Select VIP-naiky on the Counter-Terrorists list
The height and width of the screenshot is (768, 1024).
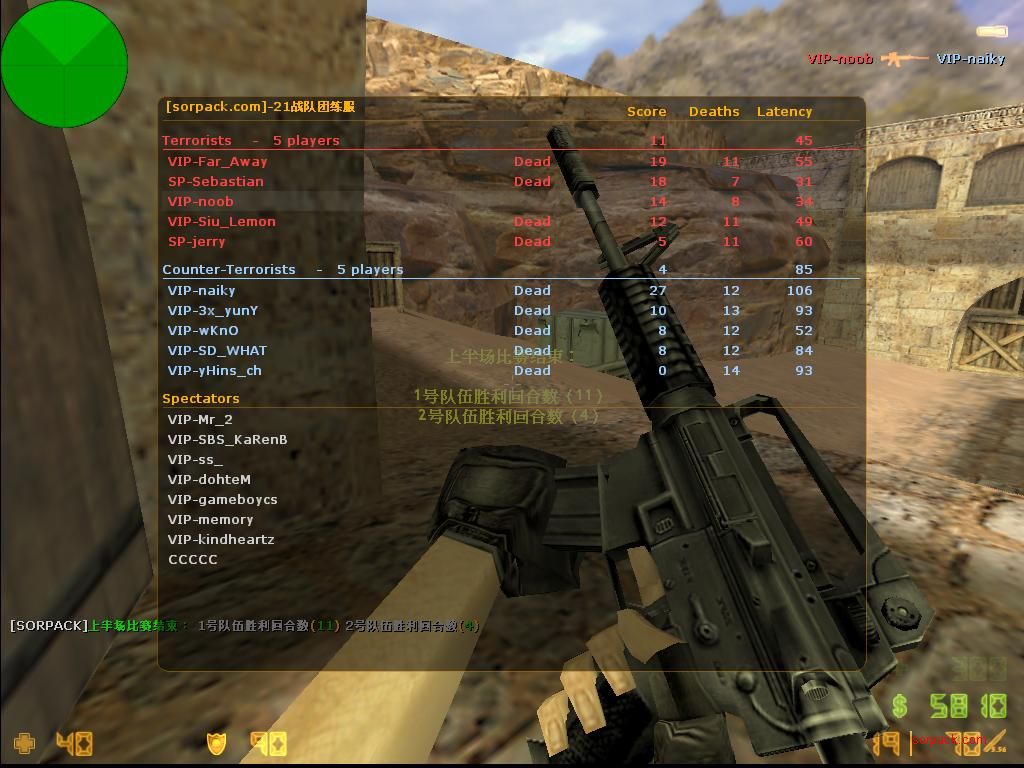click(x=201, y=290)
